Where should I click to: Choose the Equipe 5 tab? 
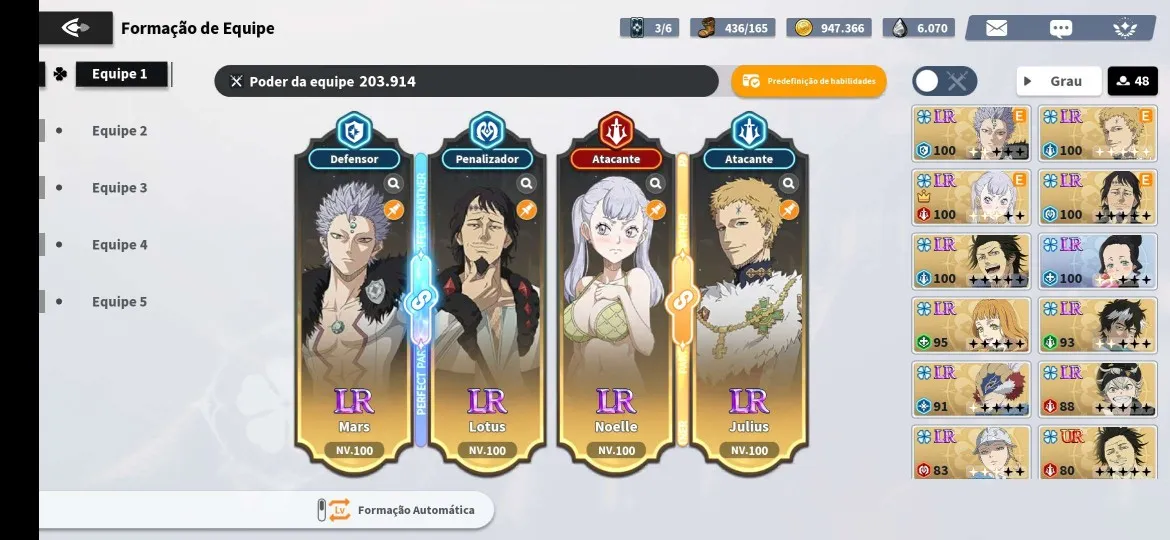[119, 302]
